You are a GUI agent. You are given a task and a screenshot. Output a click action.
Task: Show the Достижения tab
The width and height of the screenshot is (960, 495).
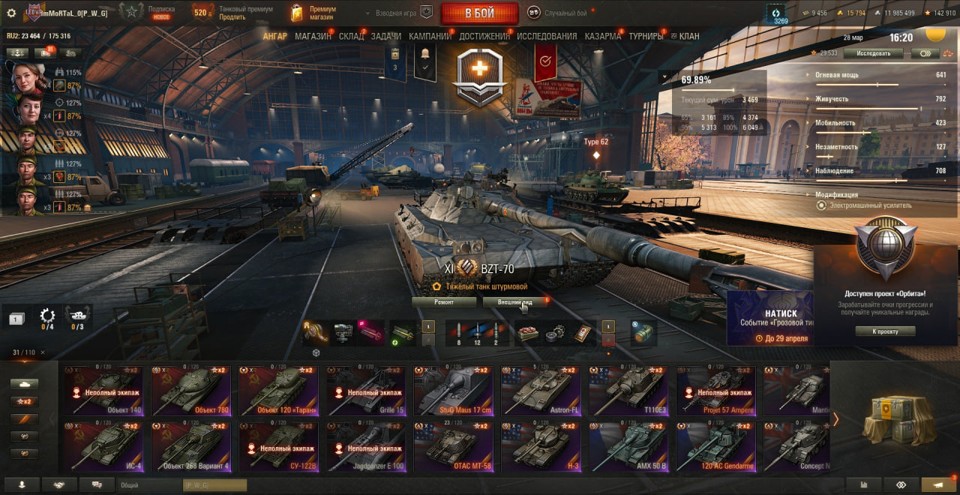click(x=485, y=35)
